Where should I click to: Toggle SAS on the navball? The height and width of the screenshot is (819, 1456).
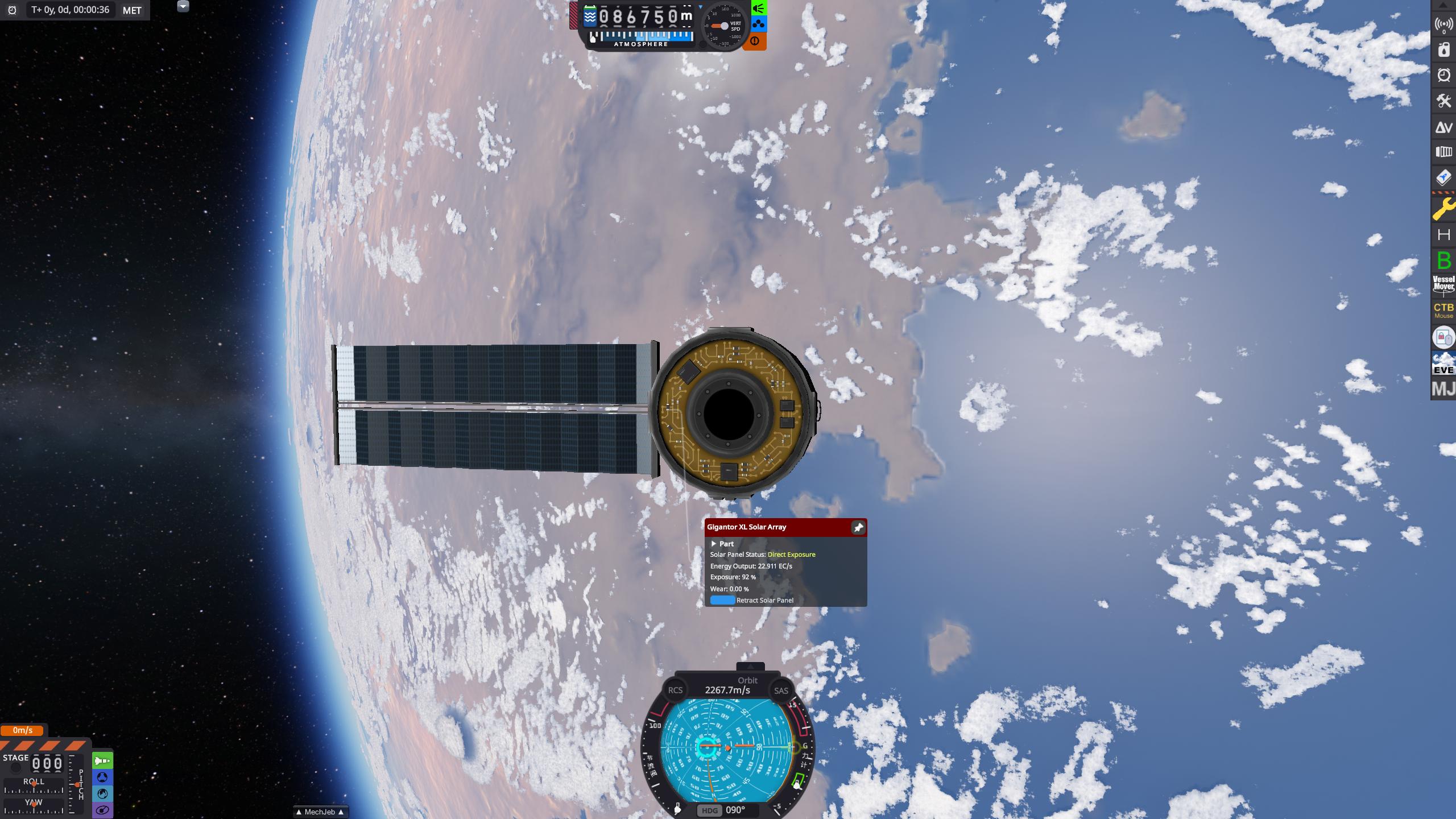[781, 690]
